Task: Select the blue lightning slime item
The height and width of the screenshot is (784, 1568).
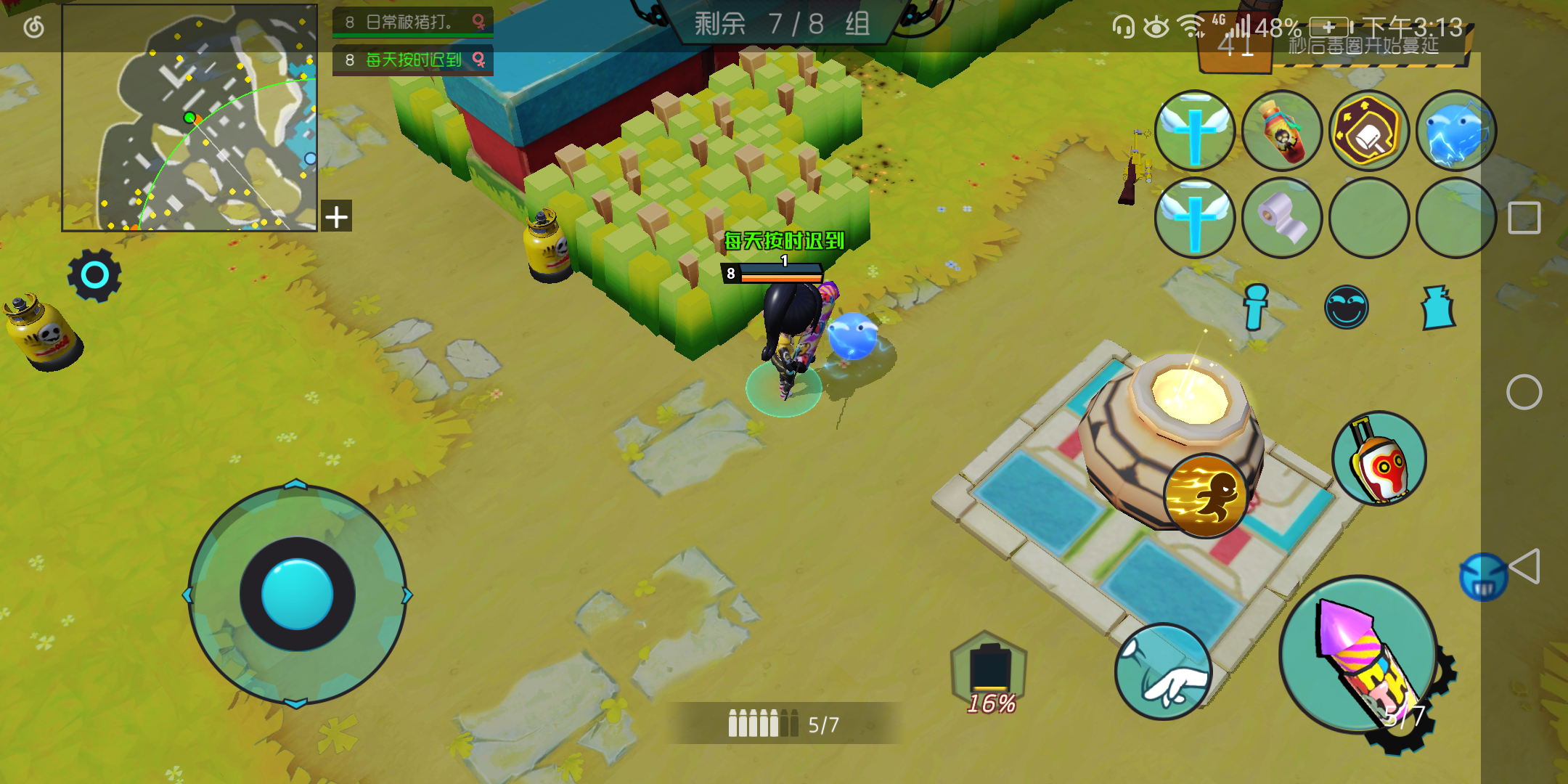Action: click(1459, 131)
